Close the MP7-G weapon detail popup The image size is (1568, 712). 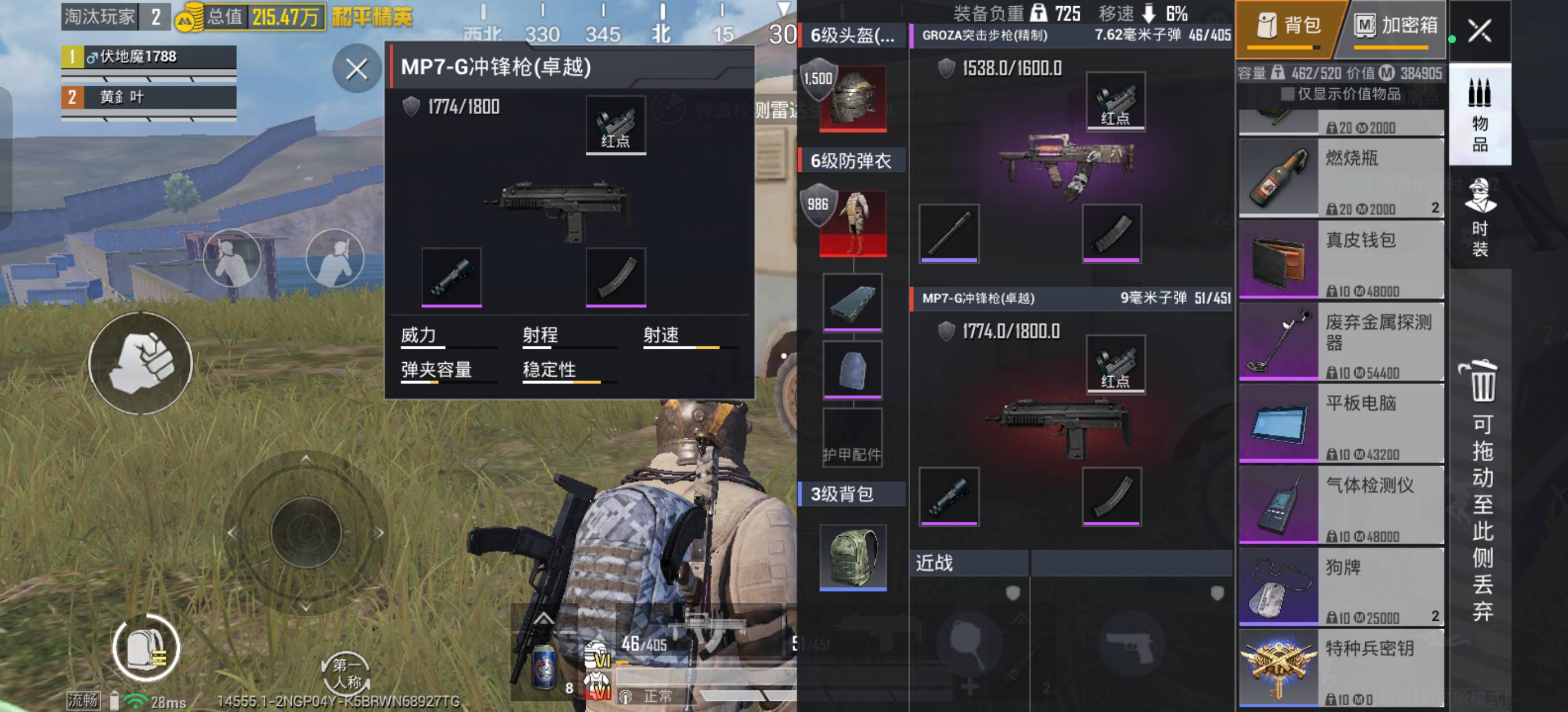(x=357, y=70)
